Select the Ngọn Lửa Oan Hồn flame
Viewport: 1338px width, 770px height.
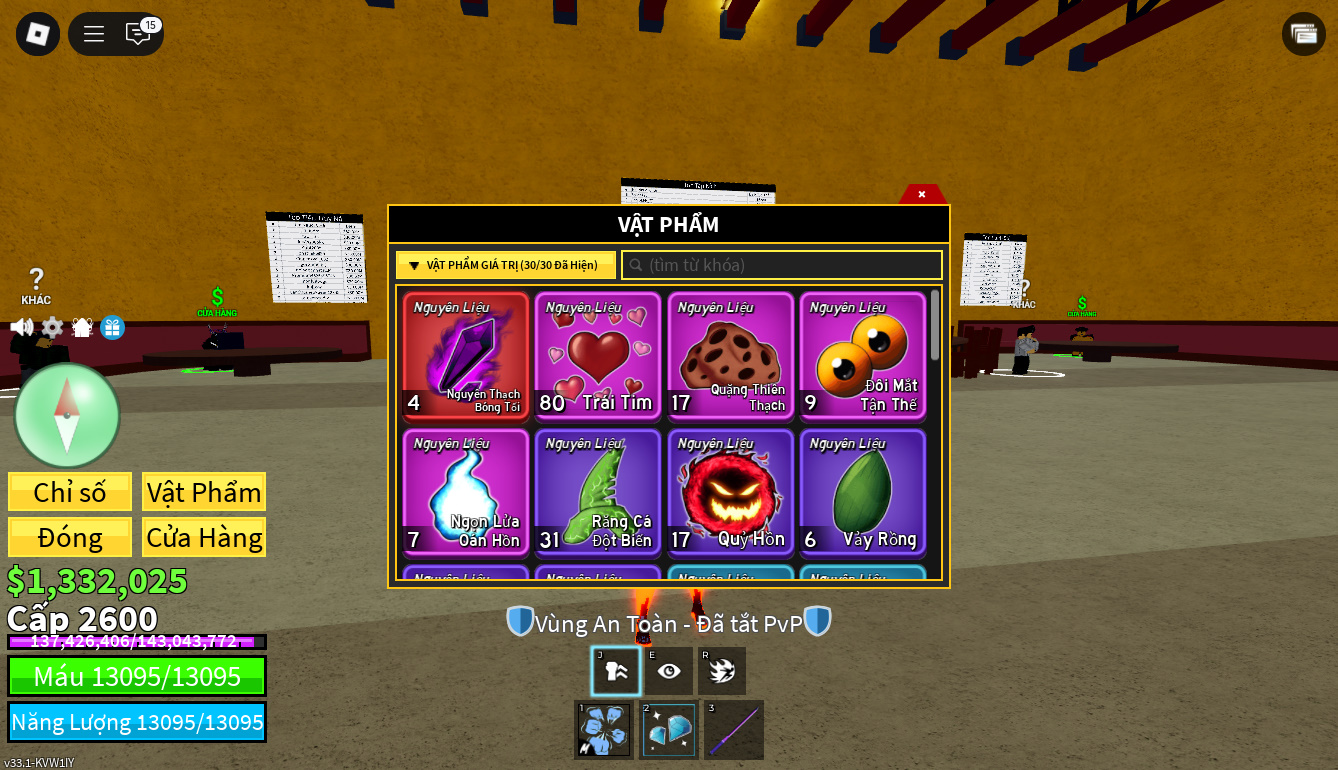(x=466, y=492)
